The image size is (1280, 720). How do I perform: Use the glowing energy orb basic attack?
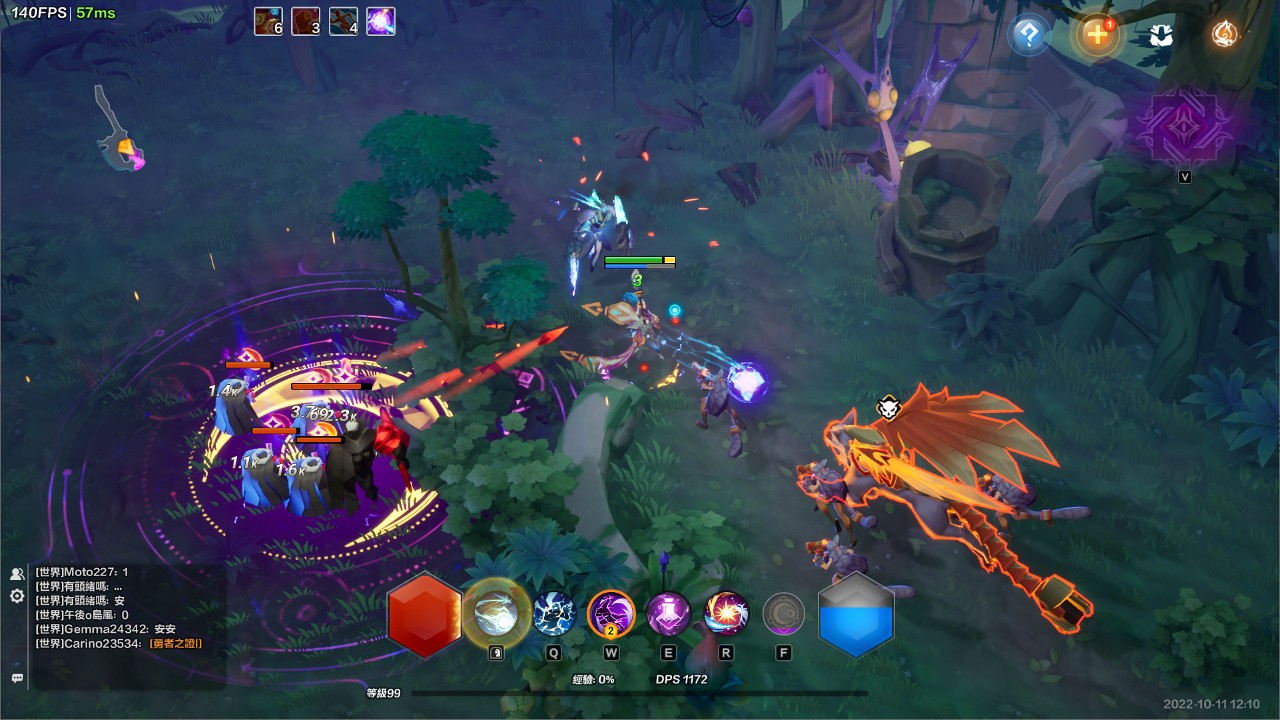(x=496, y=612)
